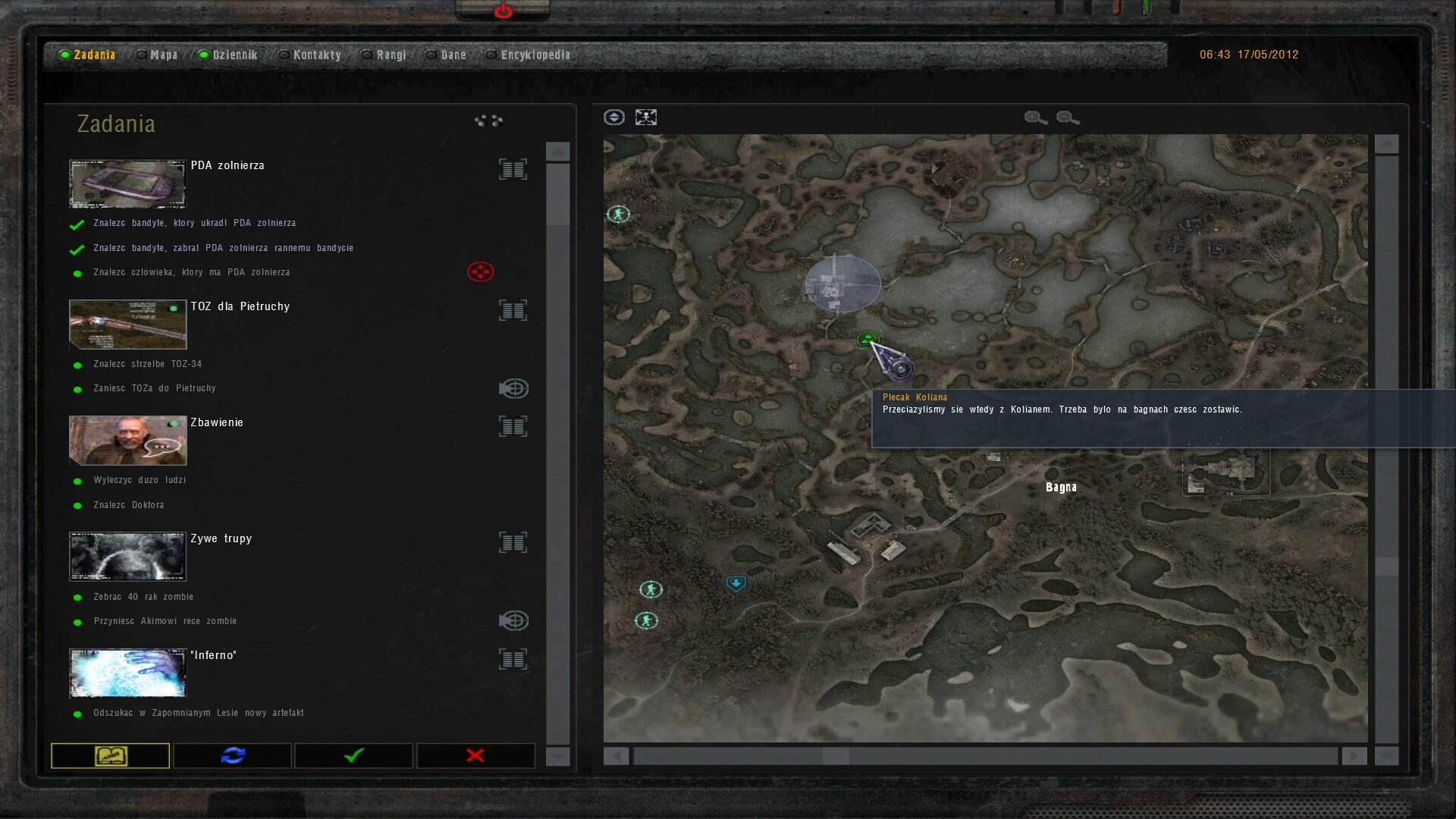Show failed tasks with red X button
This screenshot has width=1456, height=819.
tap(475, 755)
